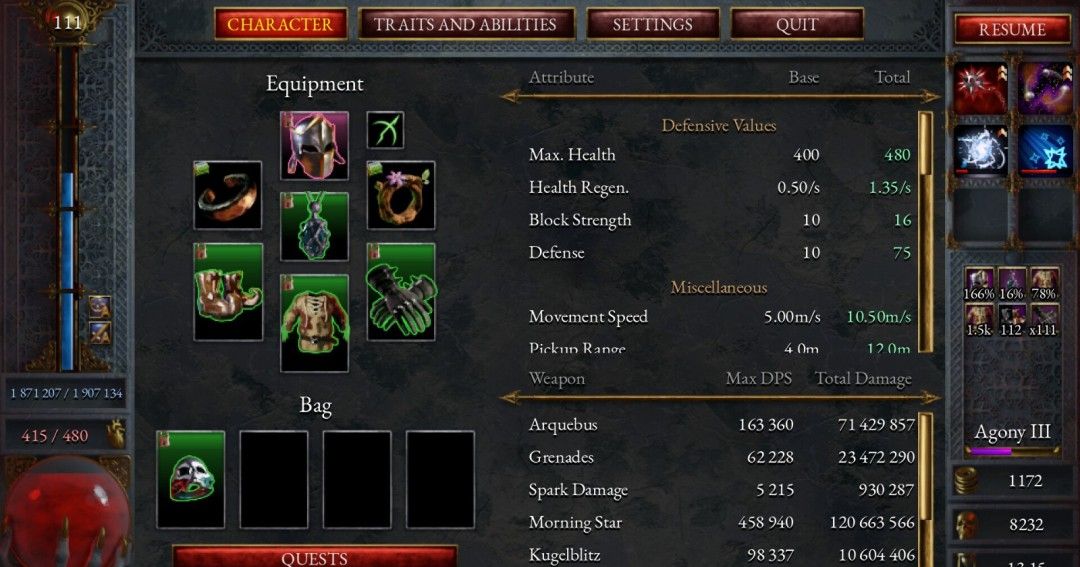Open the Traits and Abilities tab
Screen dimensions: 1080x567
coord(467,24)
